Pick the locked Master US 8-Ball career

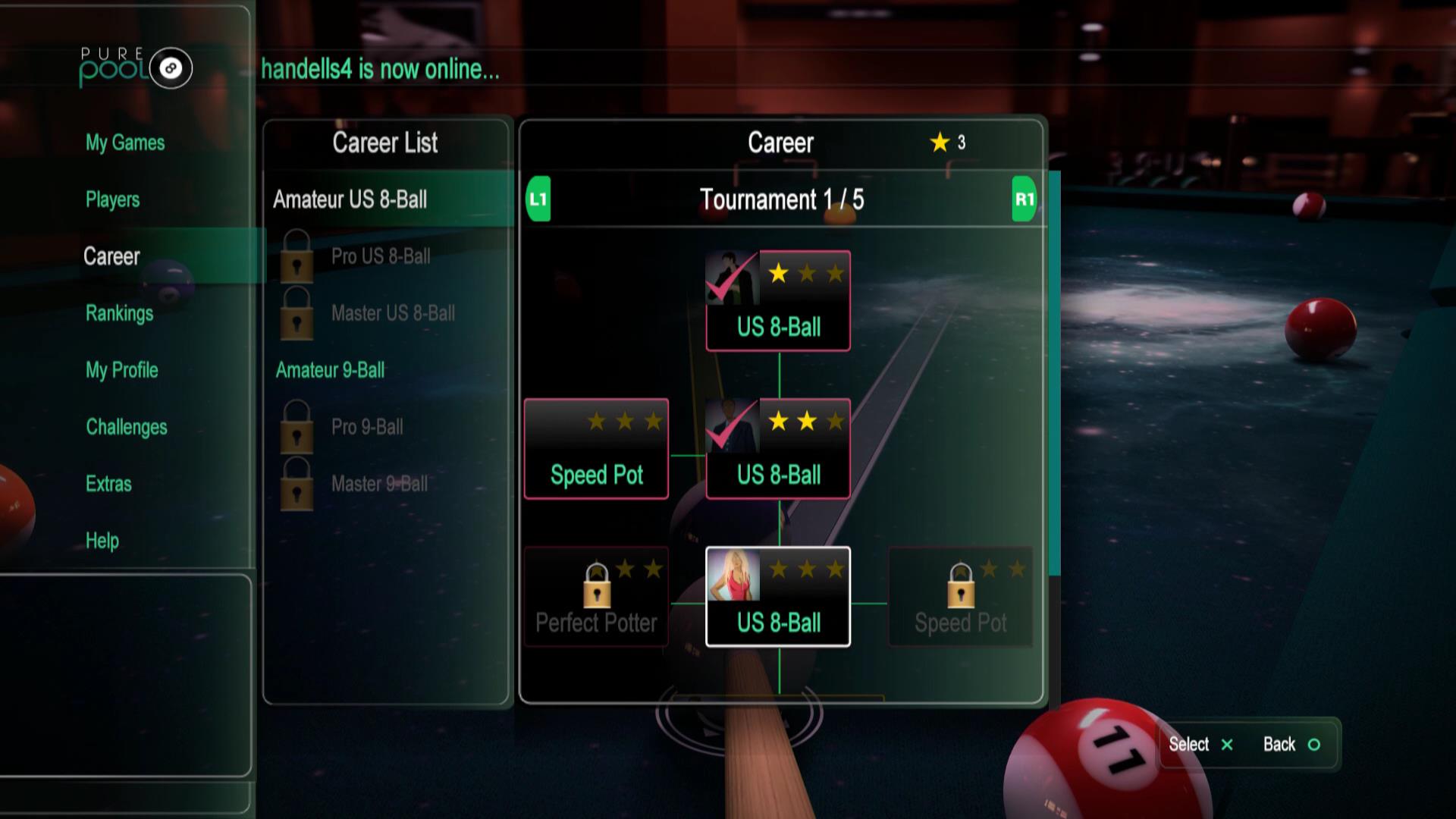pos(392,313)
